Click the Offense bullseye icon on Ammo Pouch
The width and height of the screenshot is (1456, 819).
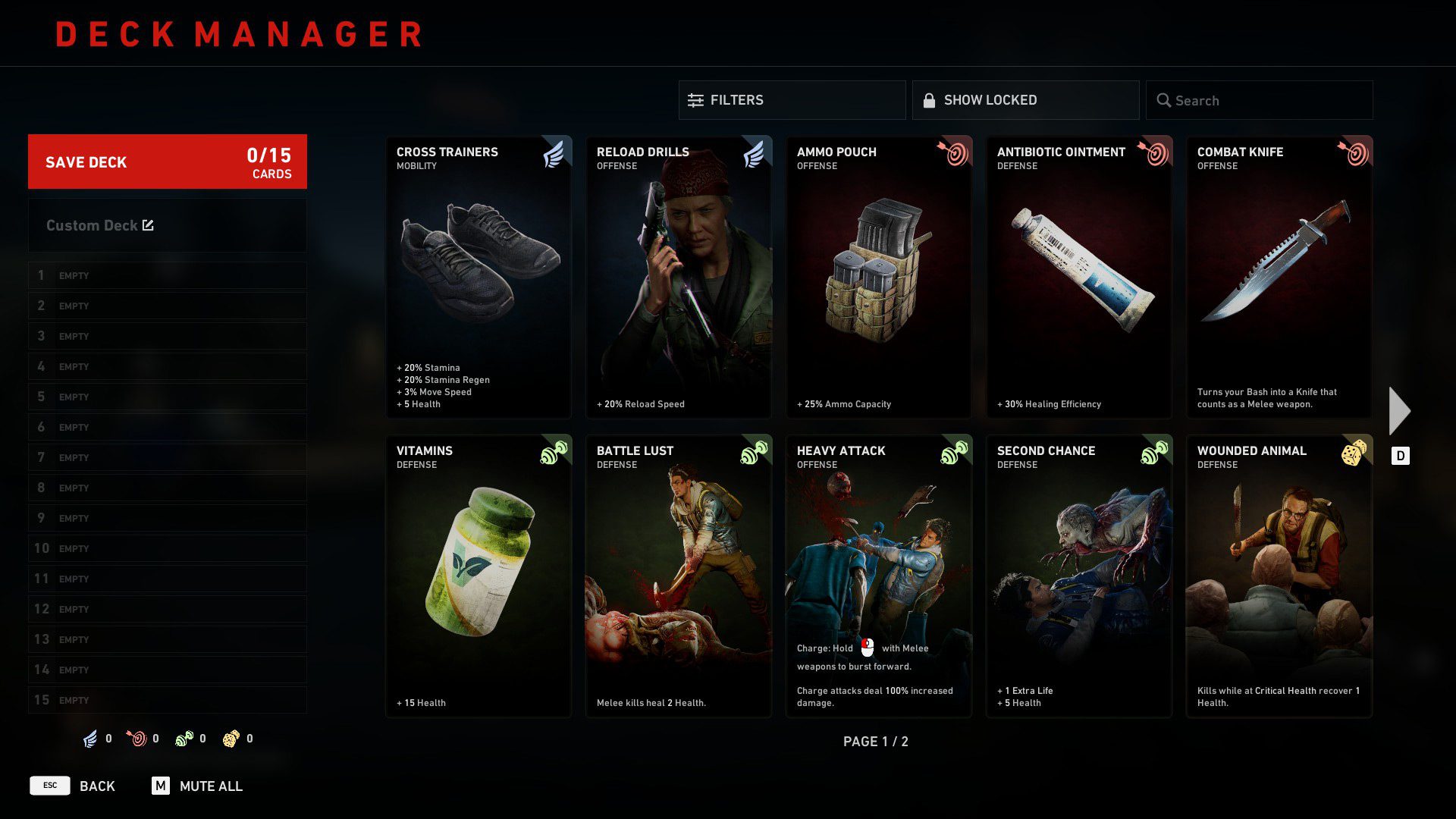955,153
